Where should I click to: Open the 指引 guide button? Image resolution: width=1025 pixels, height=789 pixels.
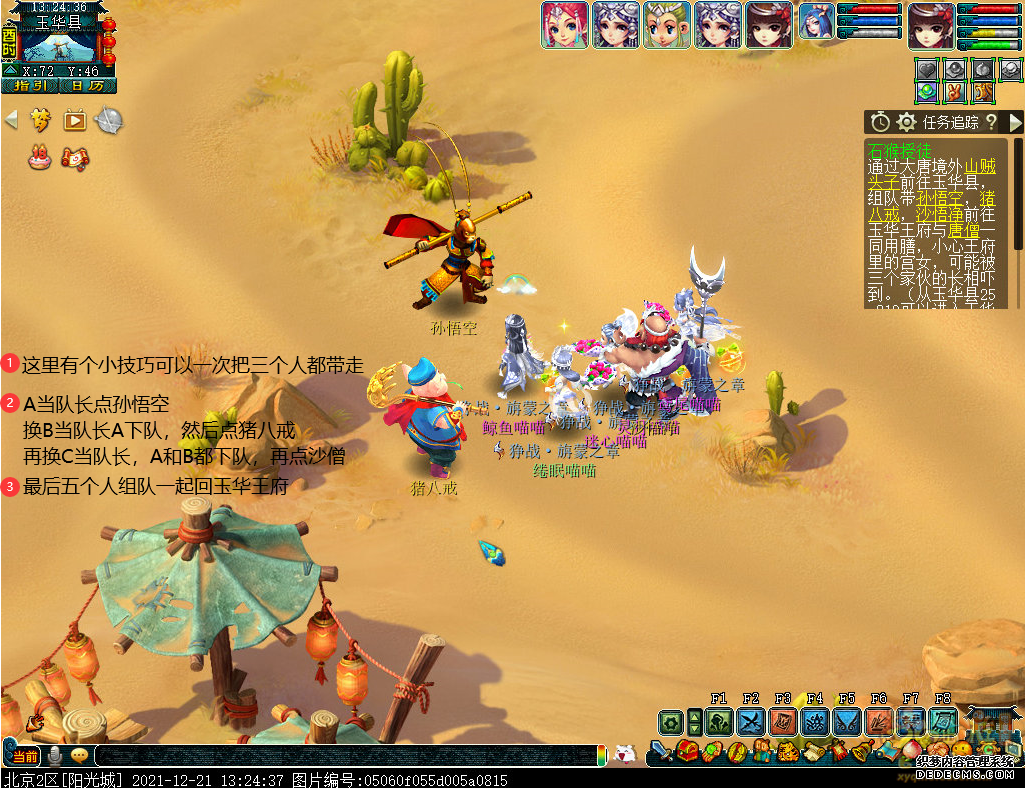(27, 86)
